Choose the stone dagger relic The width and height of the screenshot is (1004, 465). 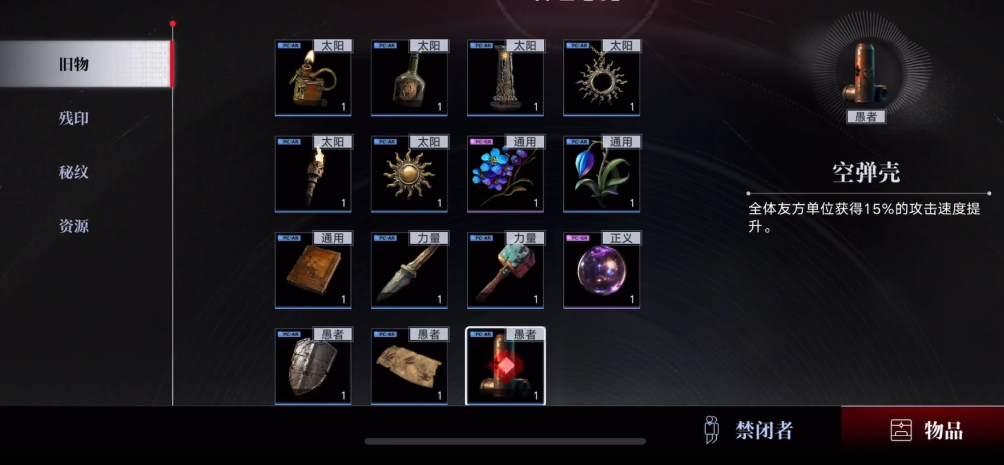click(x=409, y=272)
